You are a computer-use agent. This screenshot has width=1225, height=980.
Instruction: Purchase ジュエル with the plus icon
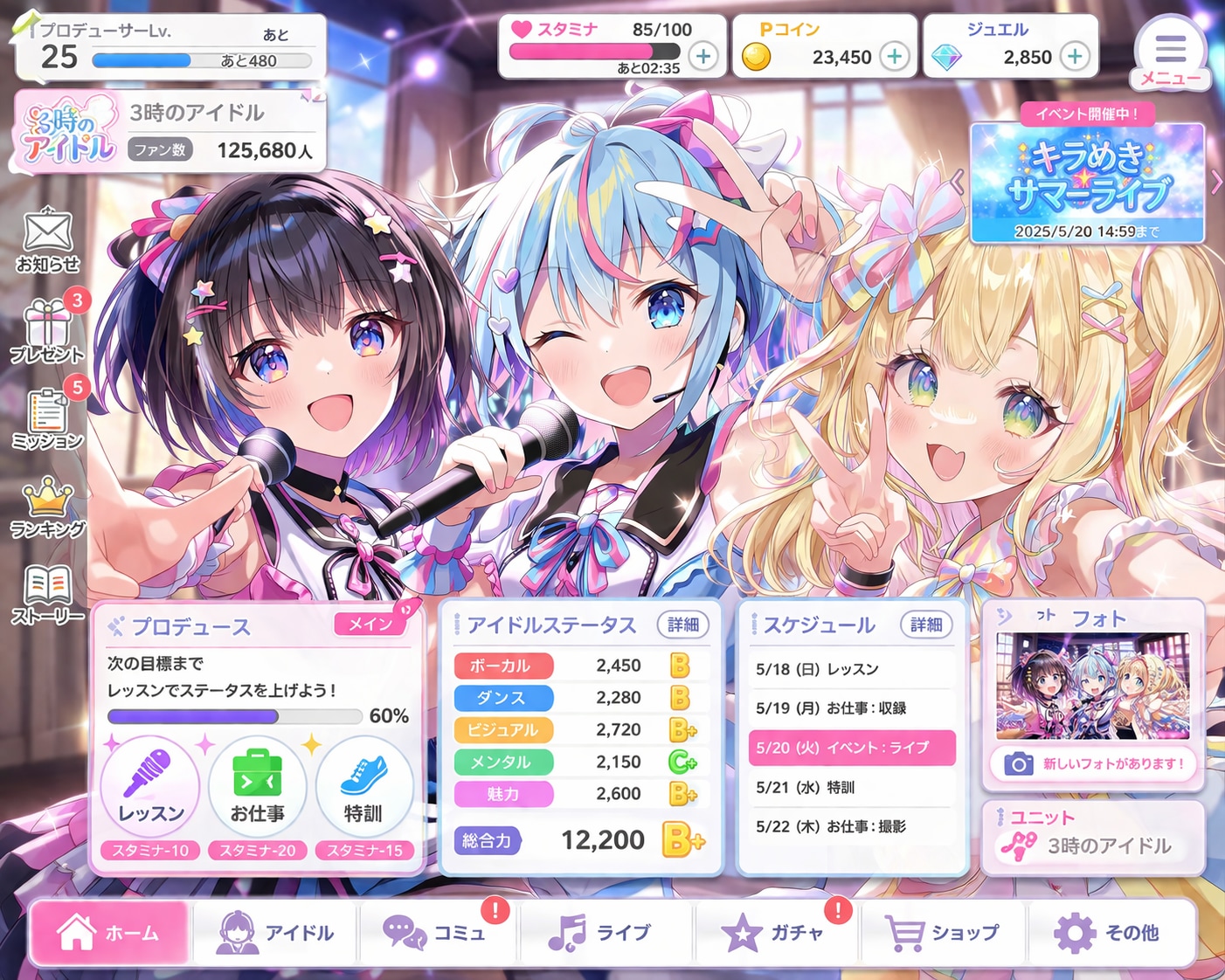pyautogui.click(x=1073, y=55)
